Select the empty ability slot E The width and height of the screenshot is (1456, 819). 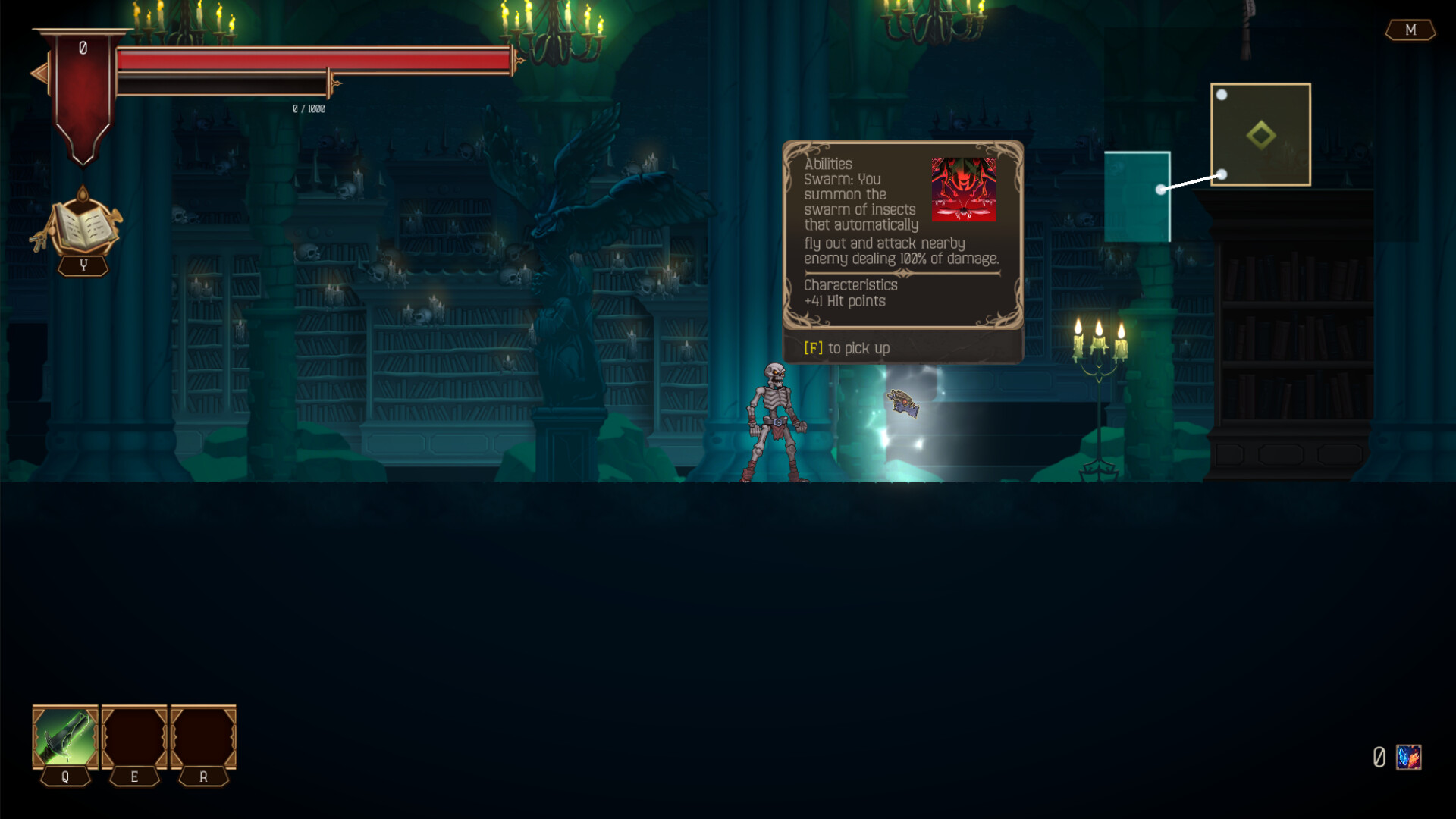[x=134, y=736]
